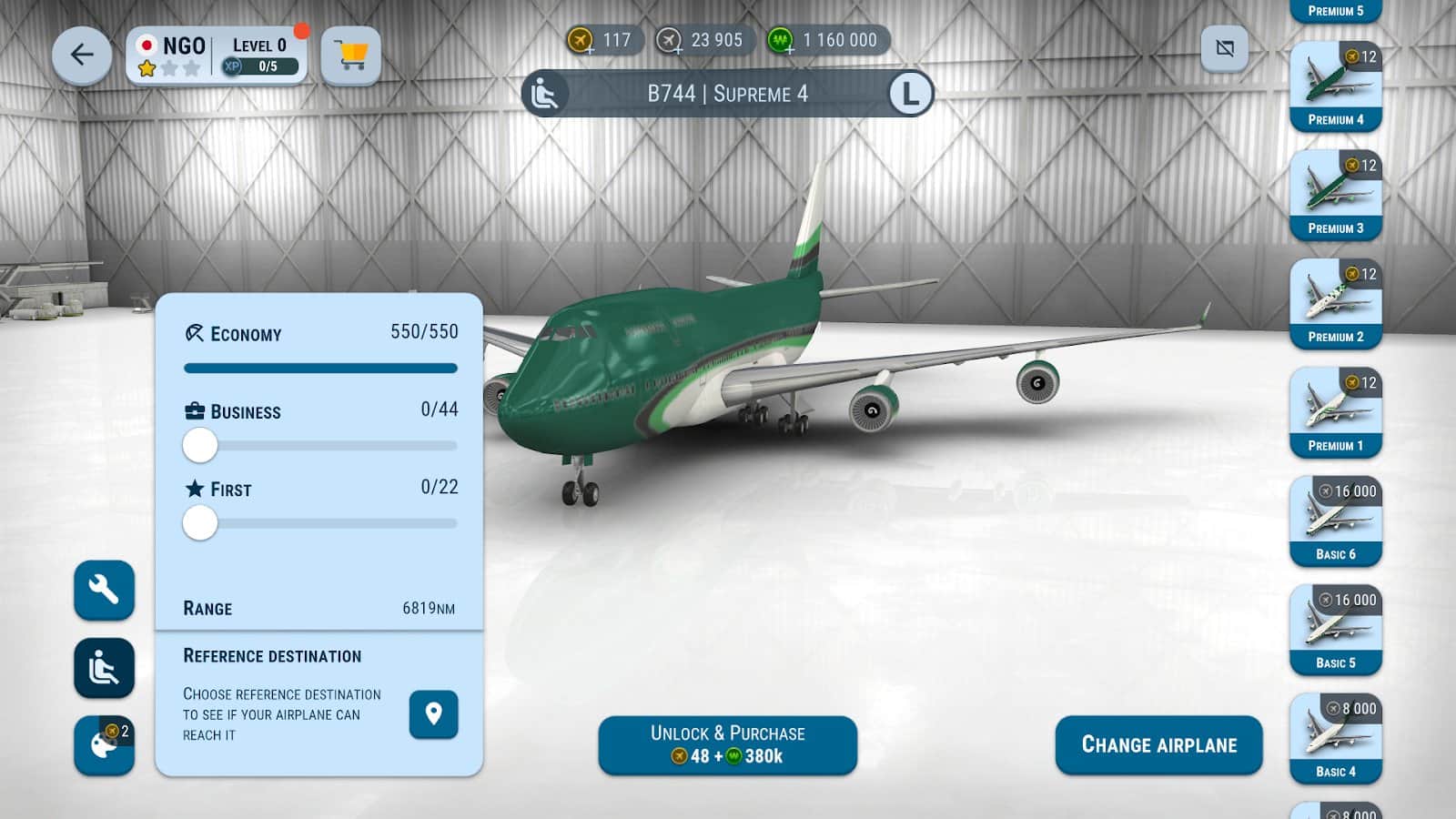Add more gold plane coins
The width and height of the screenshot is (1456, 819).
(581, 41)
